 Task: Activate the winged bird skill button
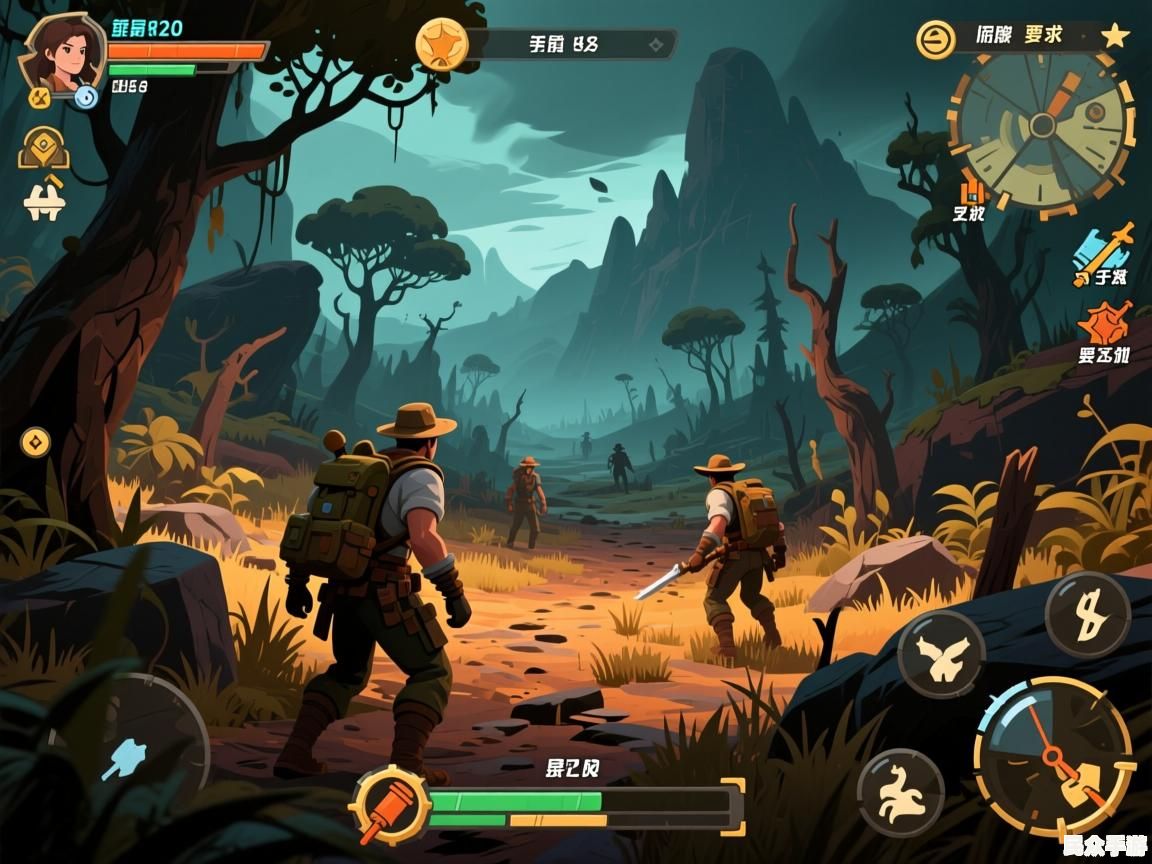[x=940, y=654]
